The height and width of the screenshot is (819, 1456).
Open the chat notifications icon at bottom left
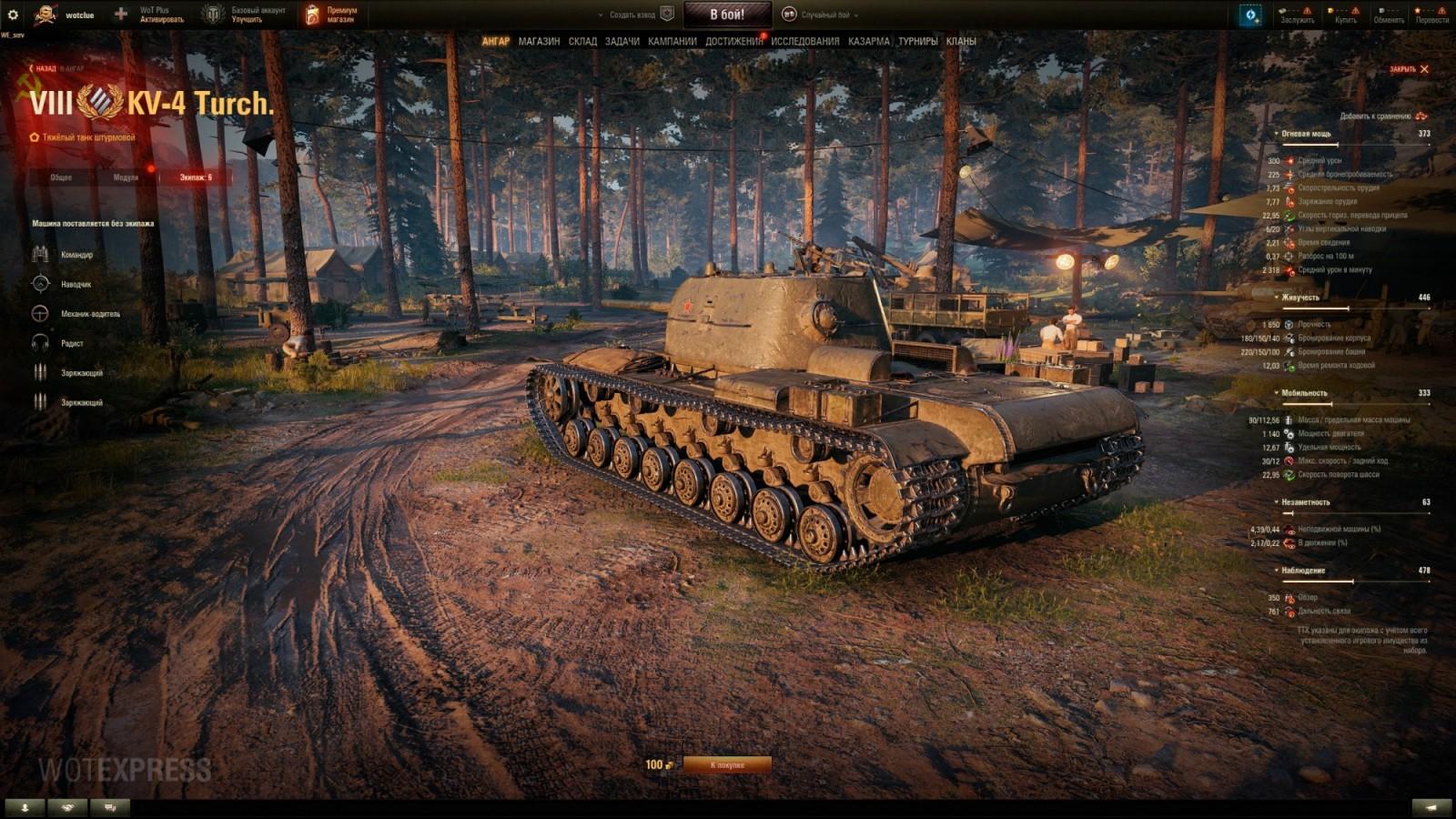pos(109,806)
